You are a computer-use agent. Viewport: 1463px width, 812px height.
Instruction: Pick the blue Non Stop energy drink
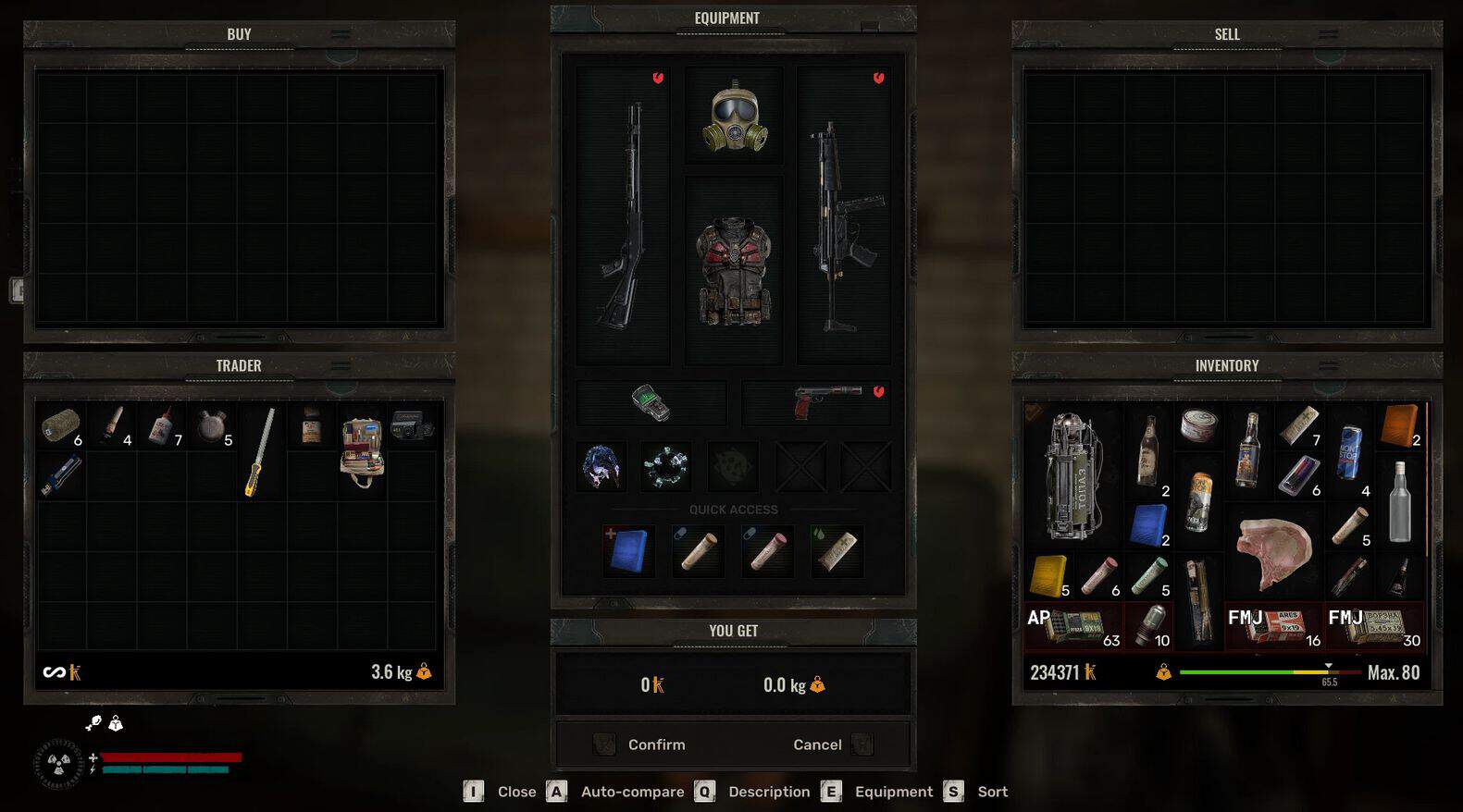(1350, 451)
